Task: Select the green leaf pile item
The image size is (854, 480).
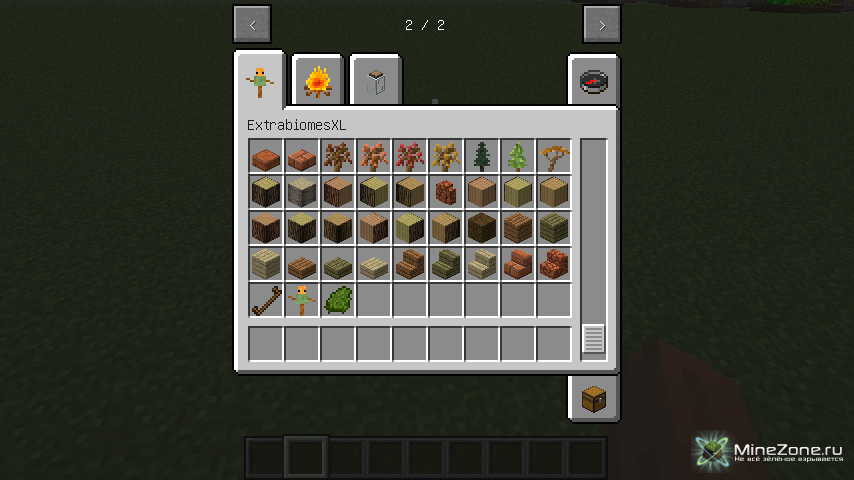Action: pos(338,300)
